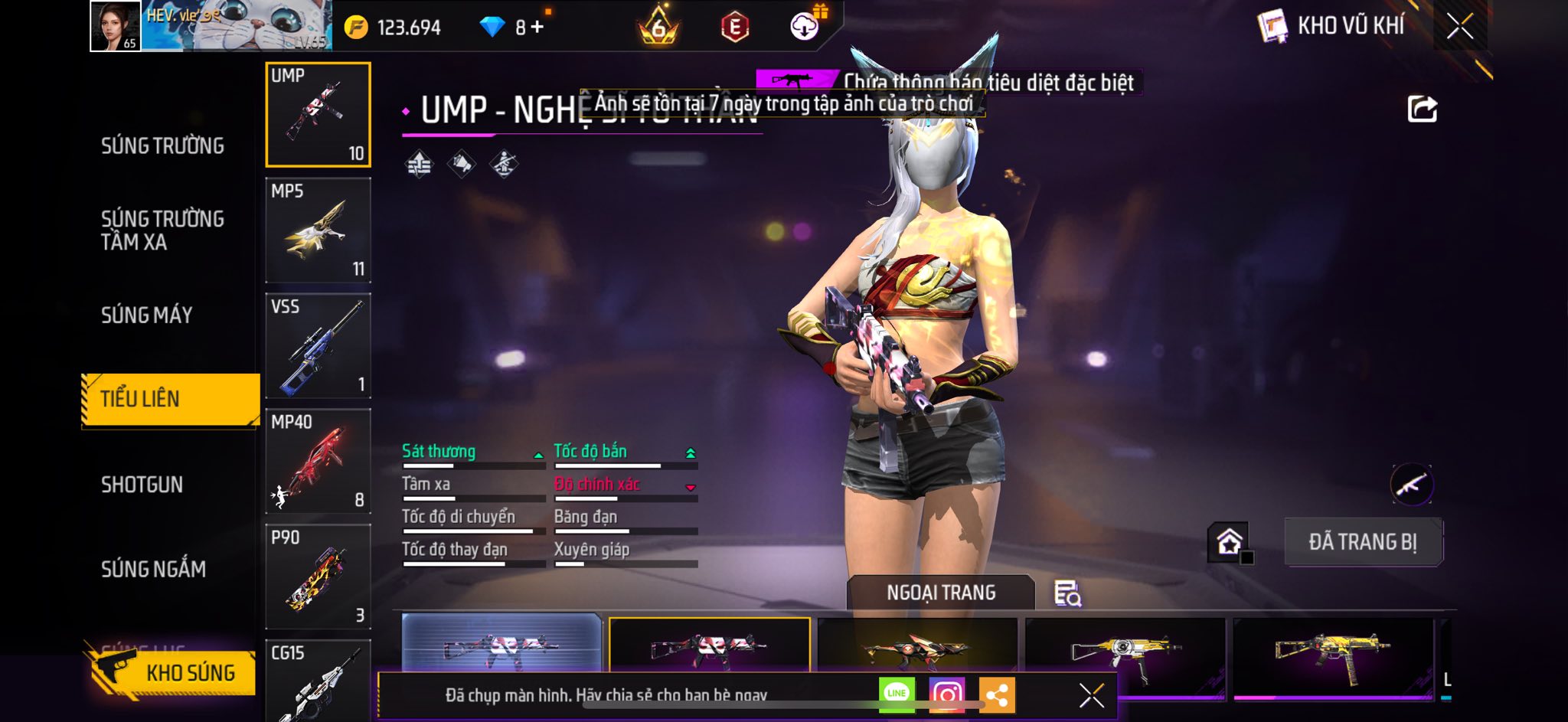Open the Ngoại Trang tab
1568x722 pixels.
click(x=941, y=593)
